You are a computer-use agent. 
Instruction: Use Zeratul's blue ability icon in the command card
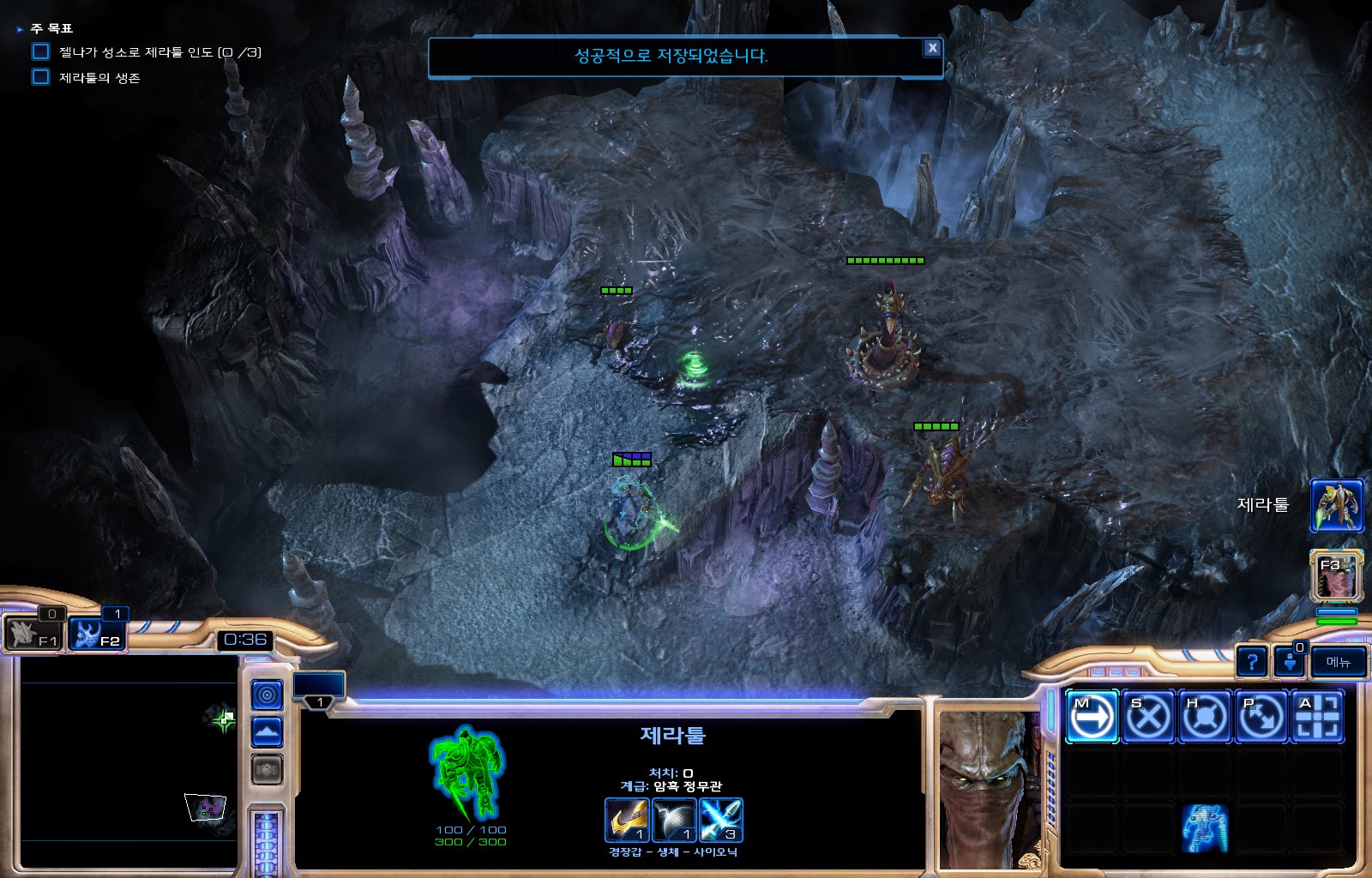point(1205,828)
